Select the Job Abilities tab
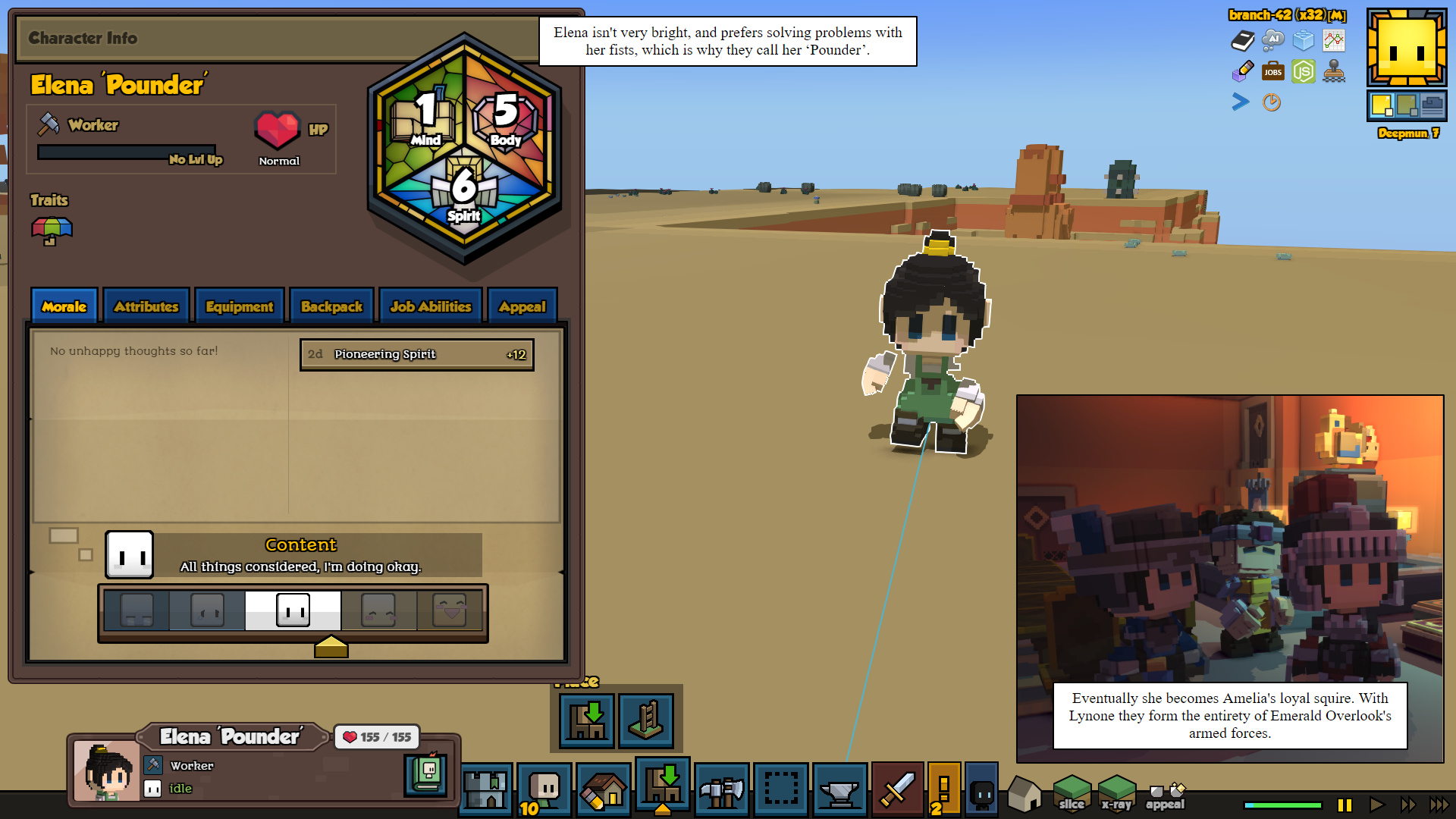Image resolution: width=1456 pixels, height=819 pixels. (430, 306)
